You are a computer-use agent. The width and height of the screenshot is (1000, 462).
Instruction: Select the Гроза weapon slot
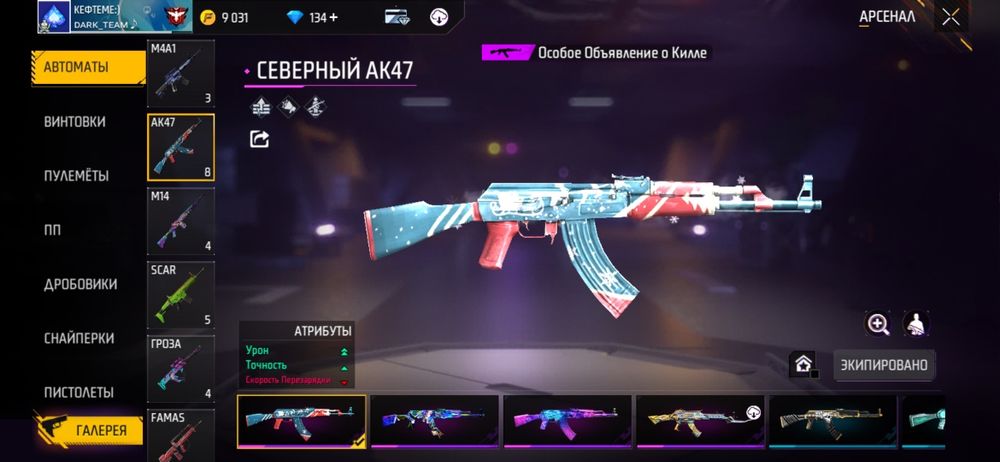point(180,368)
